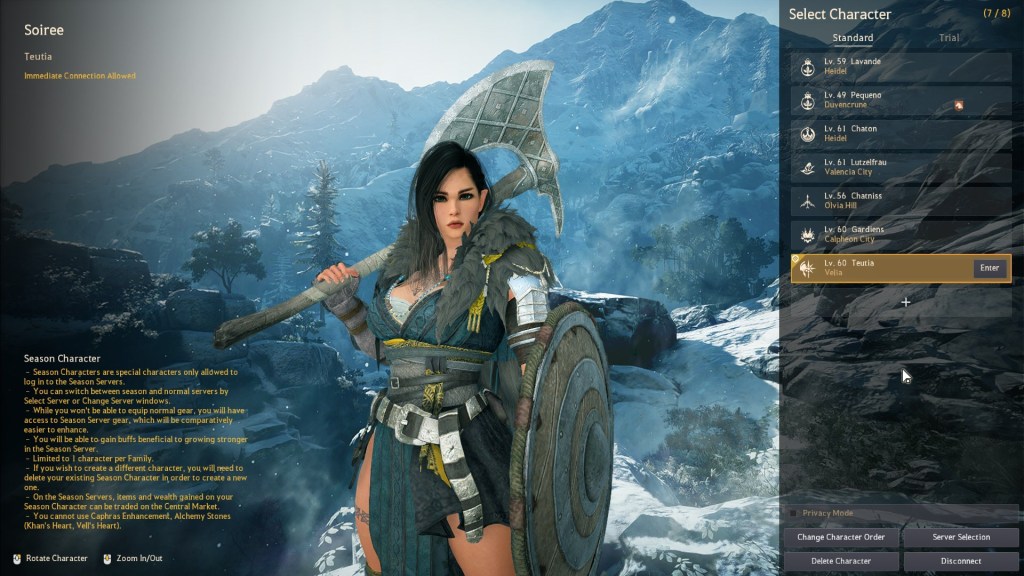Switch to the Trial characters tab
The width and height of the screenshot is (1024, 576).
point(949,38)
